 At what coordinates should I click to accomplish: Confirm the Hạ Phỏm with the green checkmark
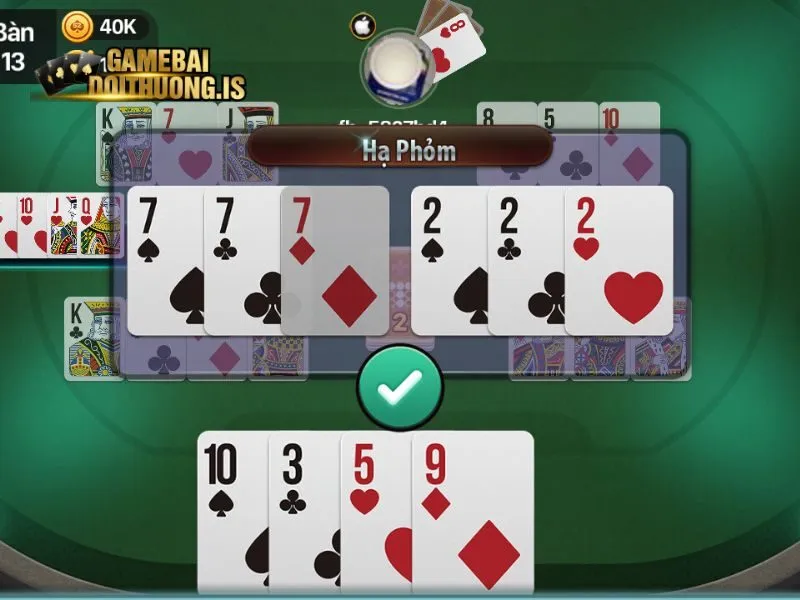coord(400,388)
